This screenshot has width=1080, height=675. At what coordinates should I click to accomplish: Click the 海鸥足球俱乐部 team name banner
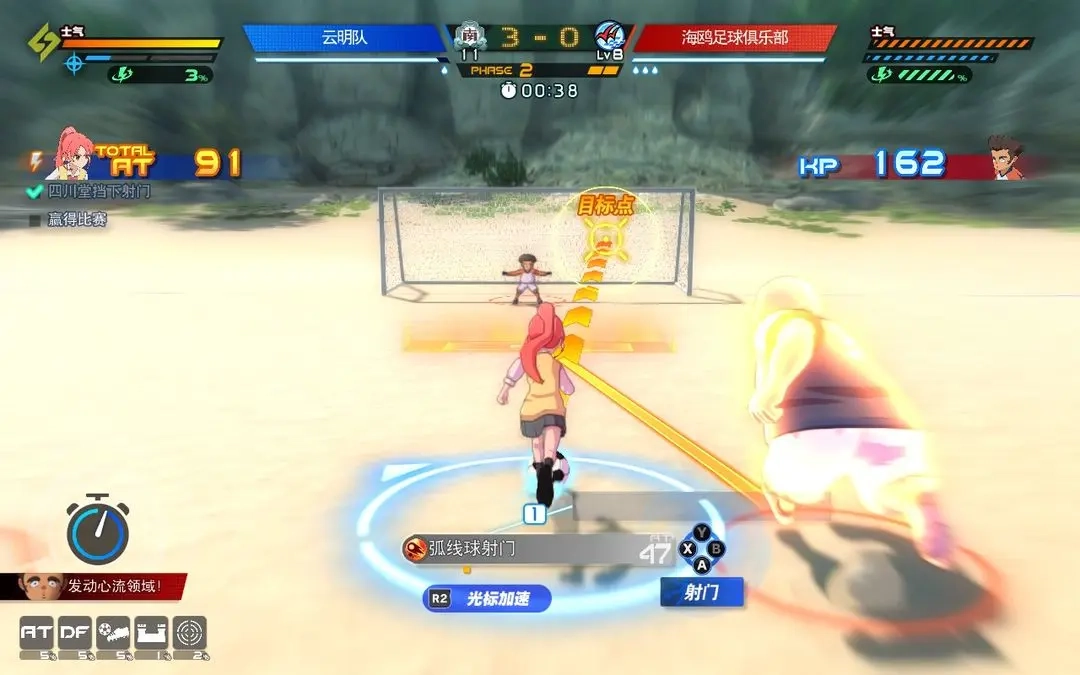pyautogui.click(x=735, y=38)
